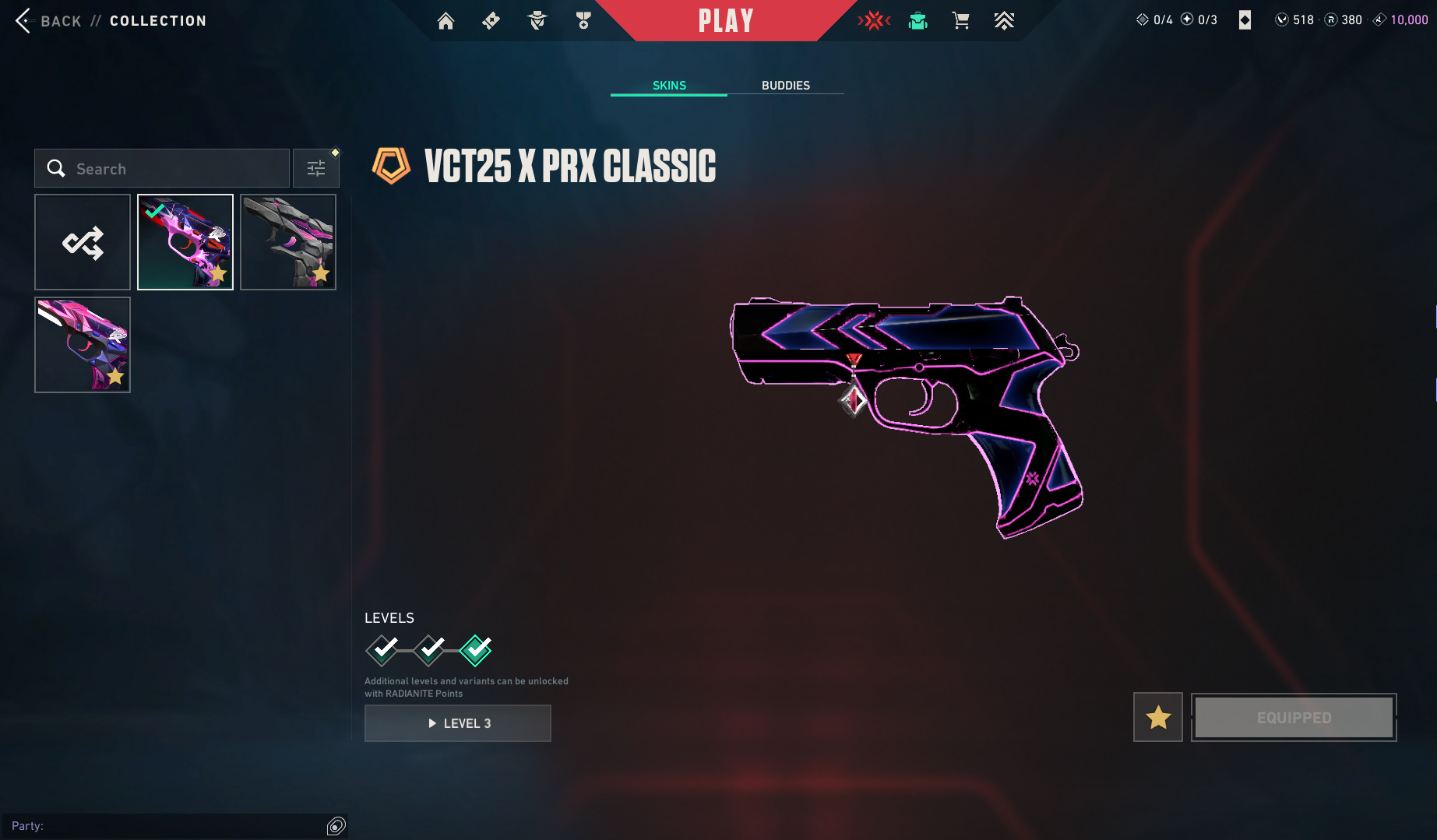Open the store shopping cart
Screen dimensions: 1437x840
960,21
